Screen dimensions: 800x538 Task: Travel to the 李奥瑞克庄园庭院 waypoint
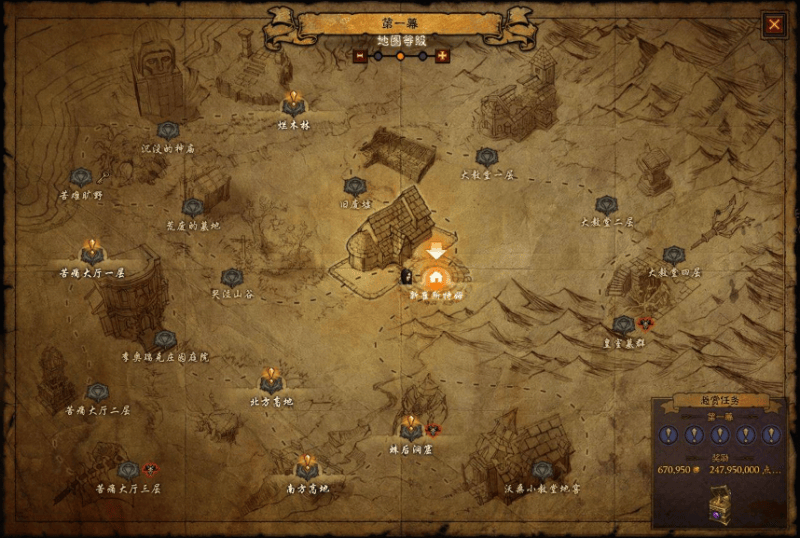(x=165, y=340)
